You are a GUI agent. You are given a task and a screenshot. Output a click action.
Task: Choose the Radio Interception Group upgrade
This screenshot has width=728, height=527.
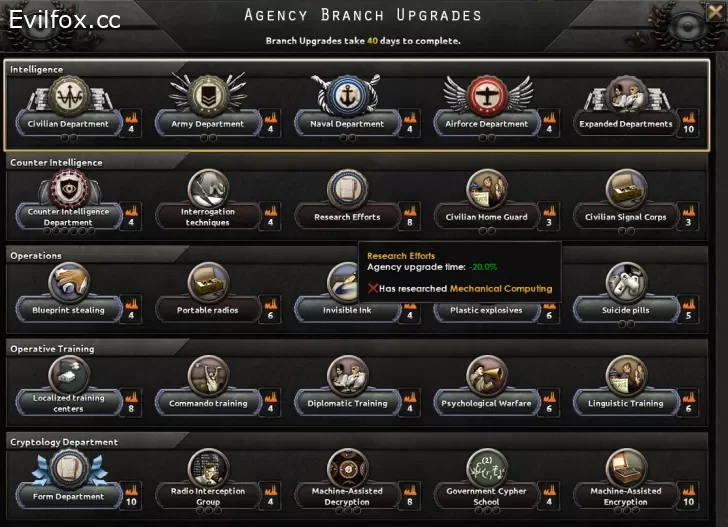pyautogui.click(x=207, y=496)
